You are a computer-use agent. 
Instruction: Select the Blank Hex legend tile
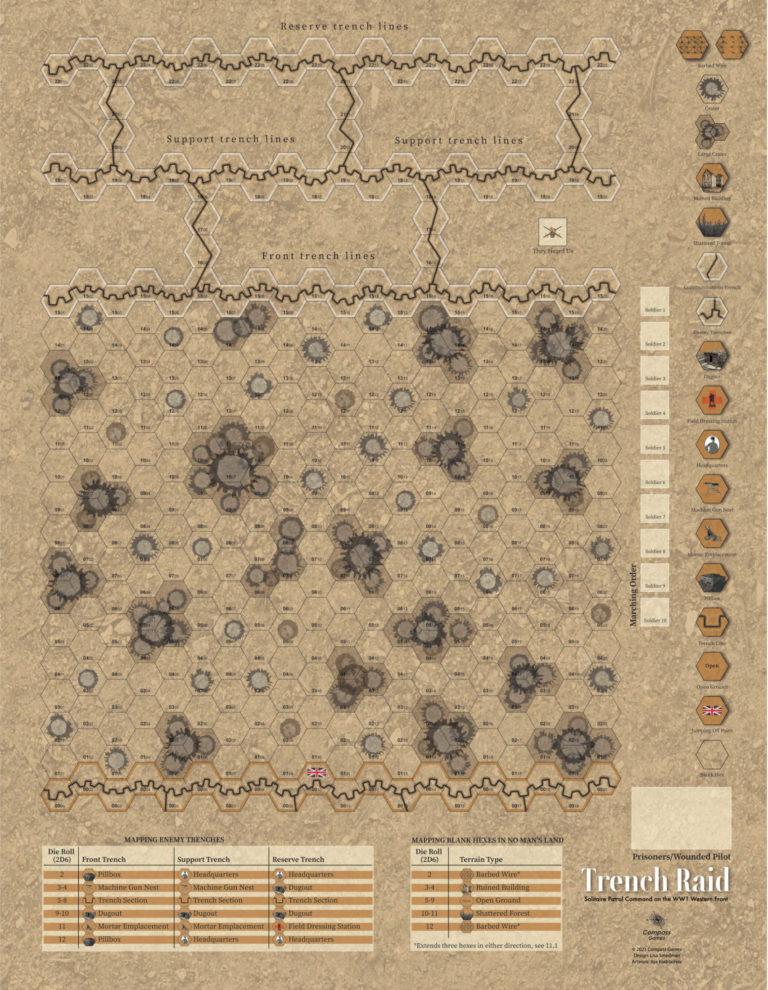coord(713,754)
